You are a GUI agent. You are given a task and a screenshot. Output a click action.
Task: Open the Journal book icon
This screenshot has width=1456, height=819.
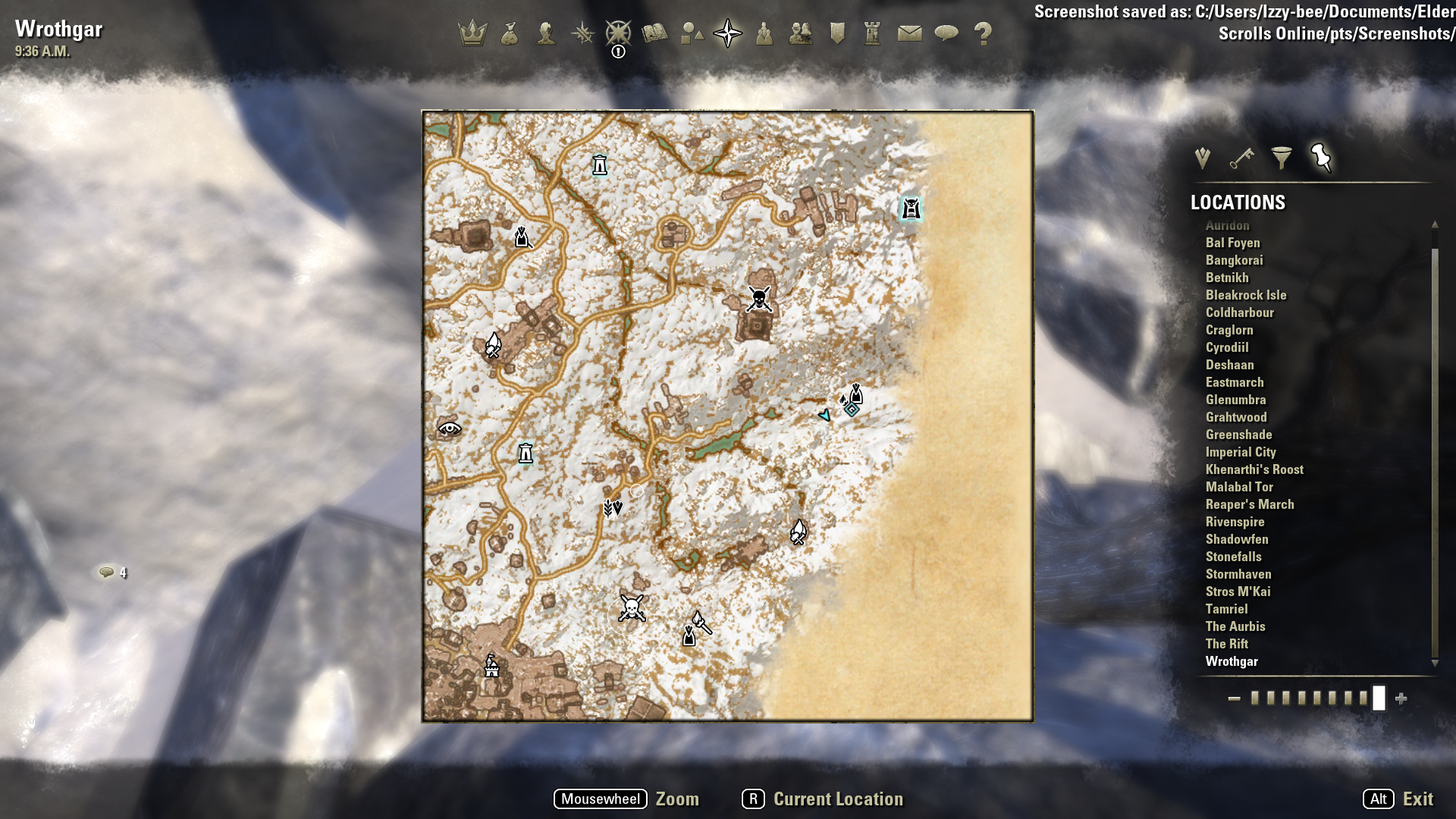point(655,33)
